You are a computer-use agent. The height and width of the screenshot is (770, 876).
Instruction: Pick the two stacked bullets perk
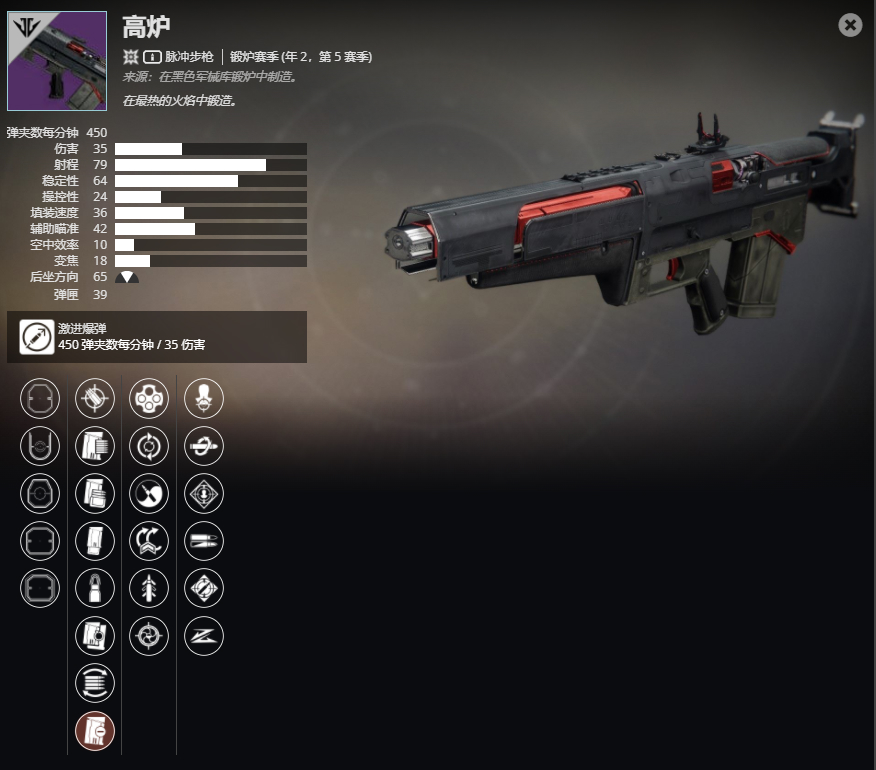204,541
